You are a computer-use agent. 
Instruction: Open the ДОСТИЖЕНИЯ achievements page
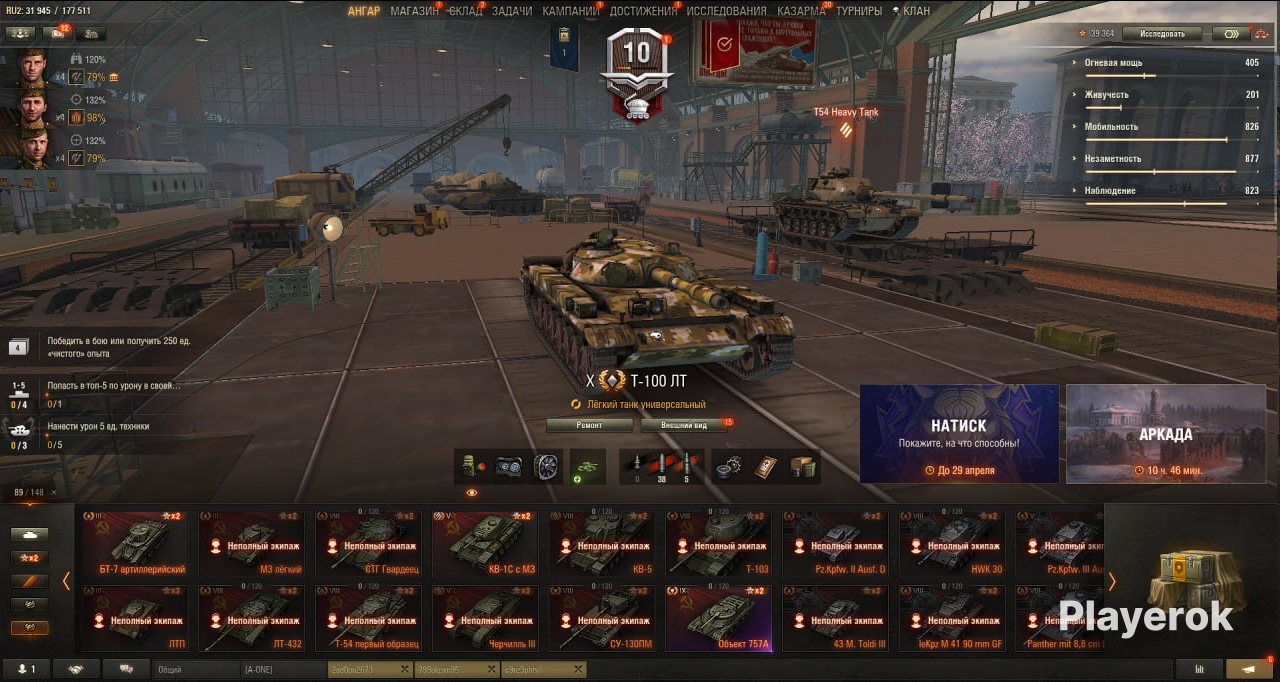click(x=643, y=11)
